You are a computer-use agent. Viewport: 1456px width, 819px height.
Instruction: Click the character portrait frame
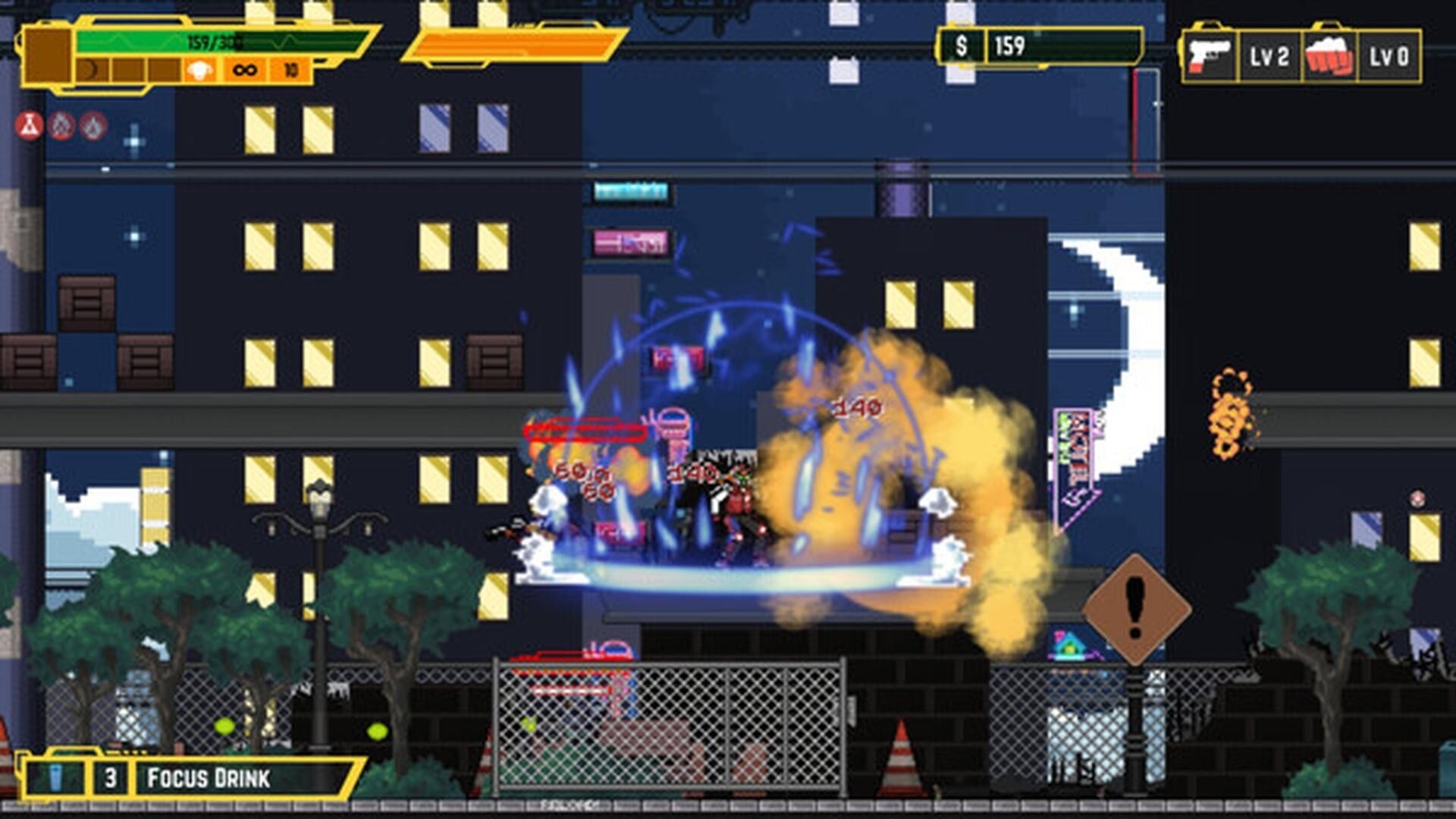(47, 55)
